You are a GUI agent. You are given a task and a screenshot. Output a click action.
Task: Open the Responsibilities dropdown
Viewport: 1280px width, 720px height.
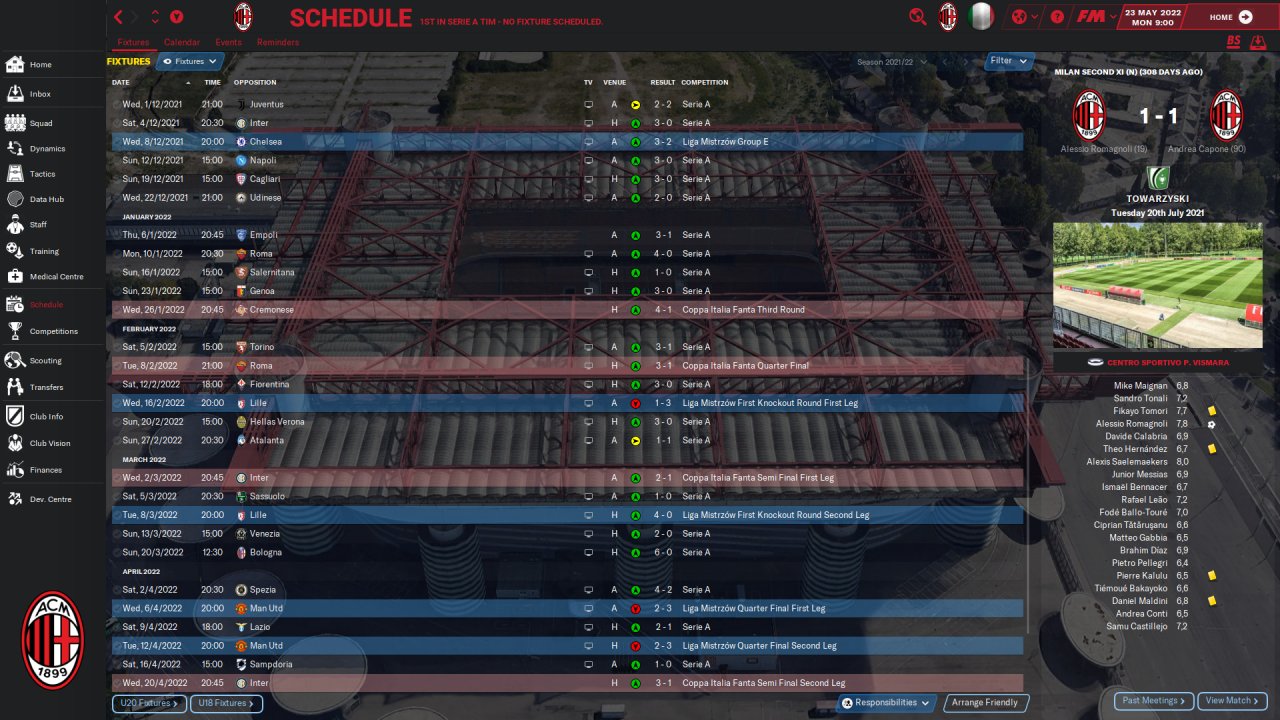click(886, 703)
